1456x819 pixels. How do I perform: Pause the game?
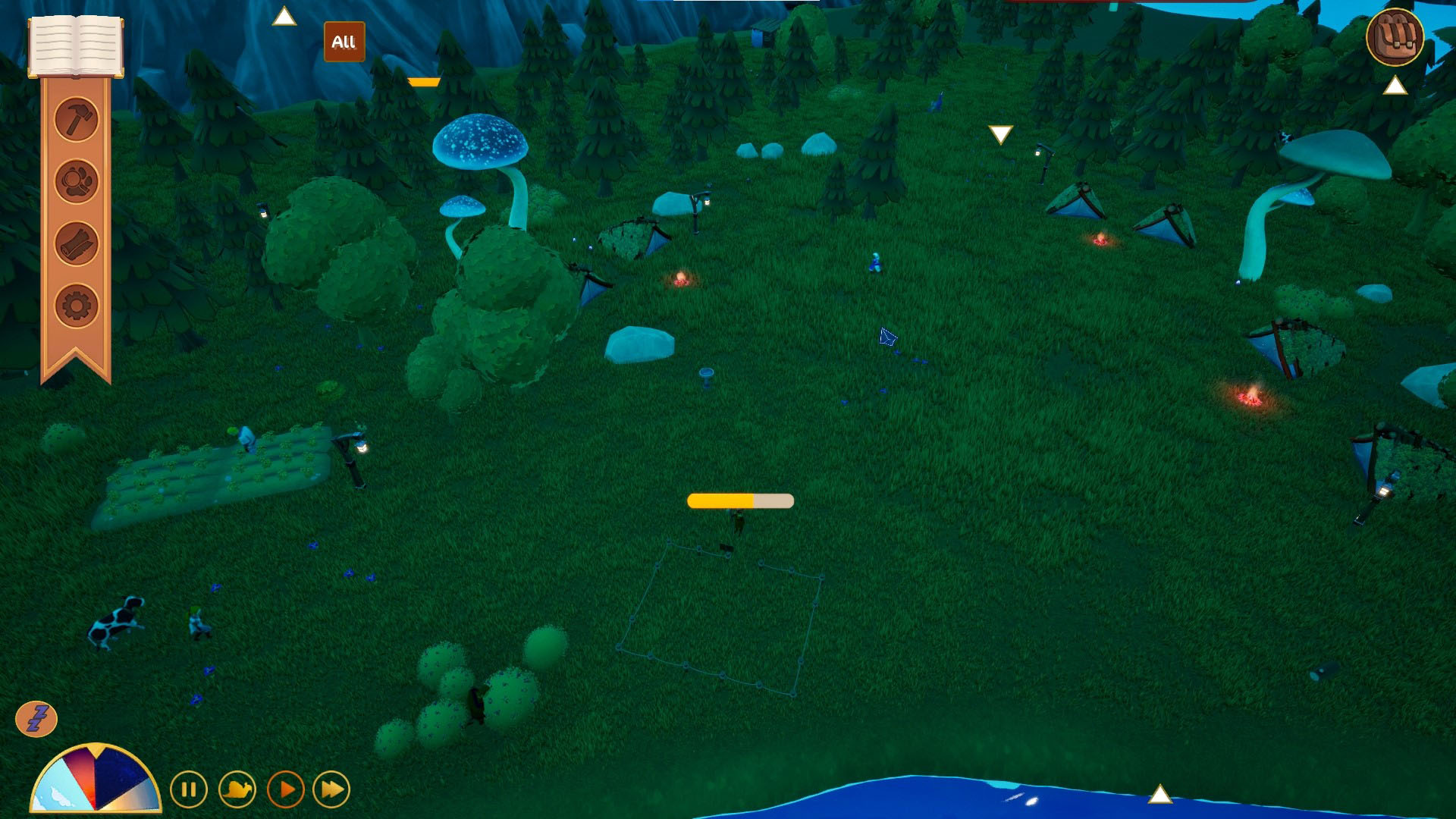(x=189, y=789)
